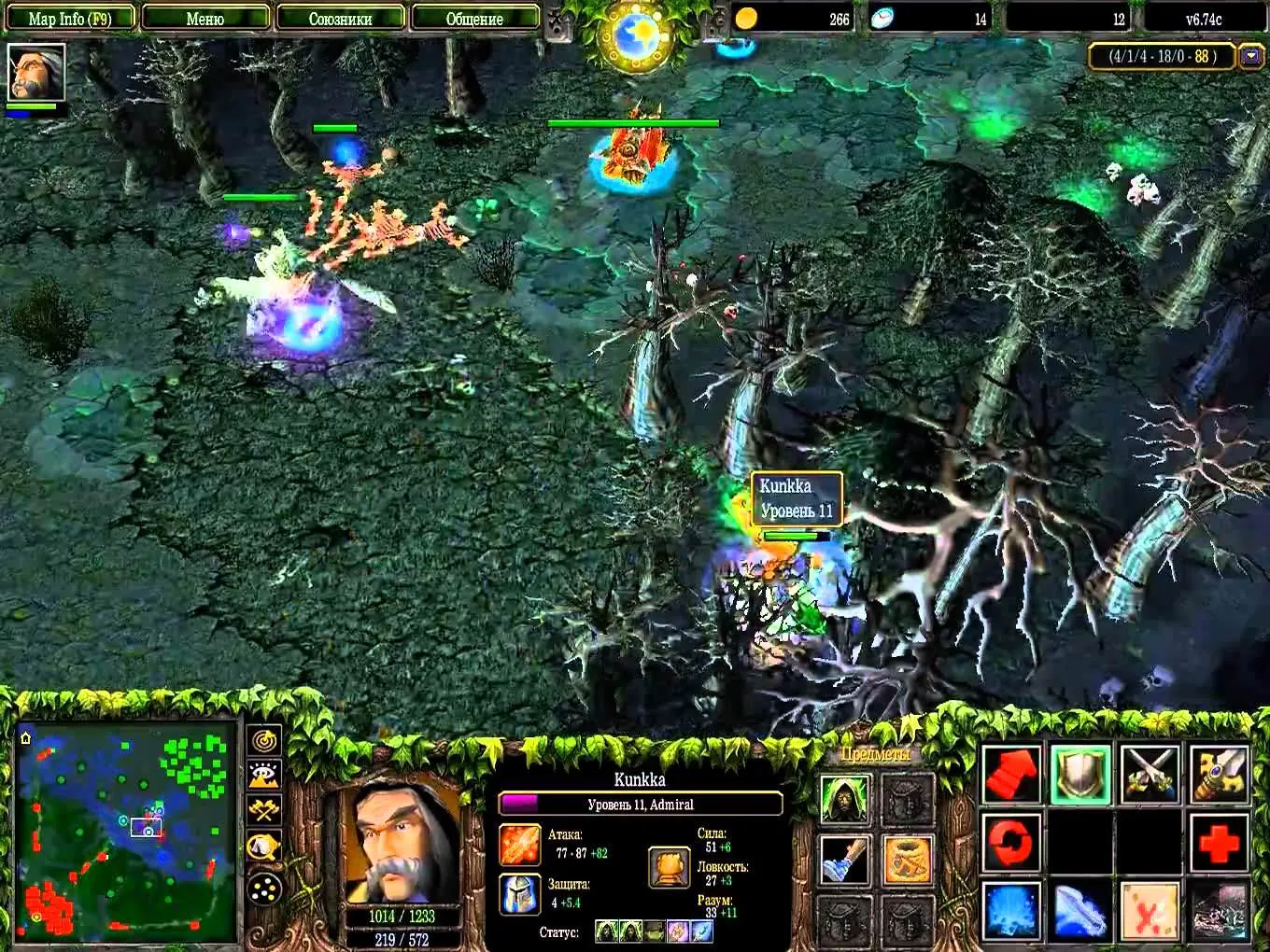Choose the crossed swords Attack command
This screenshot has width=1270, height=952.
[x=1150, y=775]
